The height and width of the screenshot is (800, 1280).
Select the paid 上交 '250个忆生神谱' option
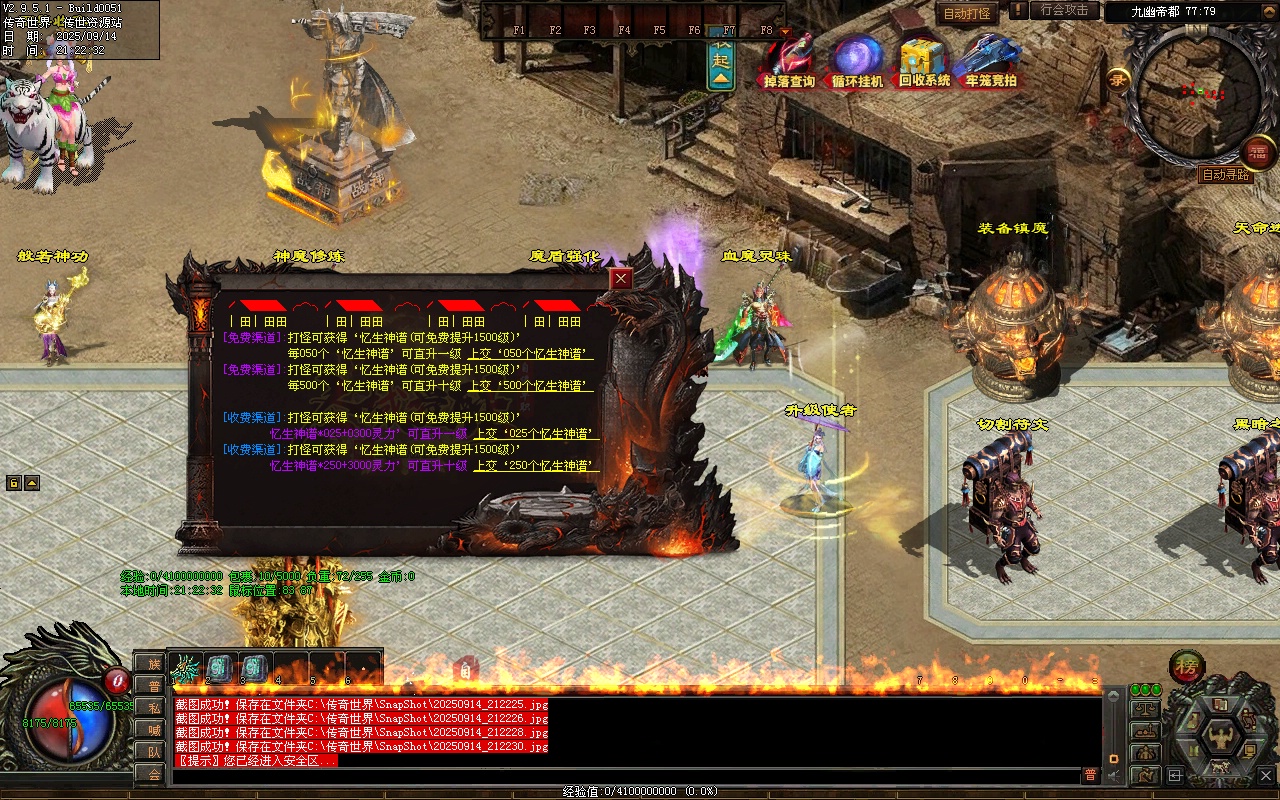536,466
